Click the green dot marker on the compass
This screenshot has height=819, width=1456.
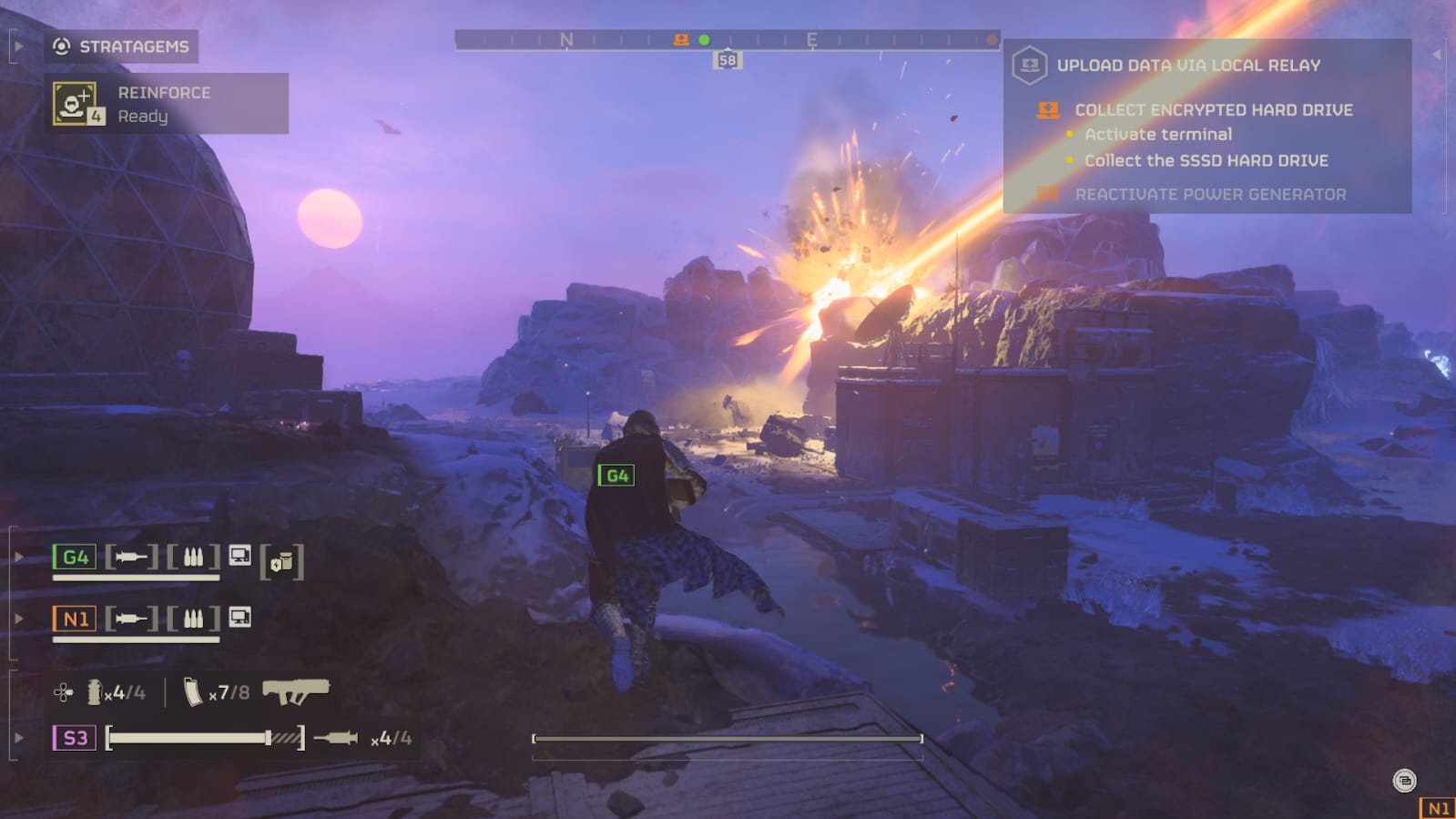pos(704,40)
